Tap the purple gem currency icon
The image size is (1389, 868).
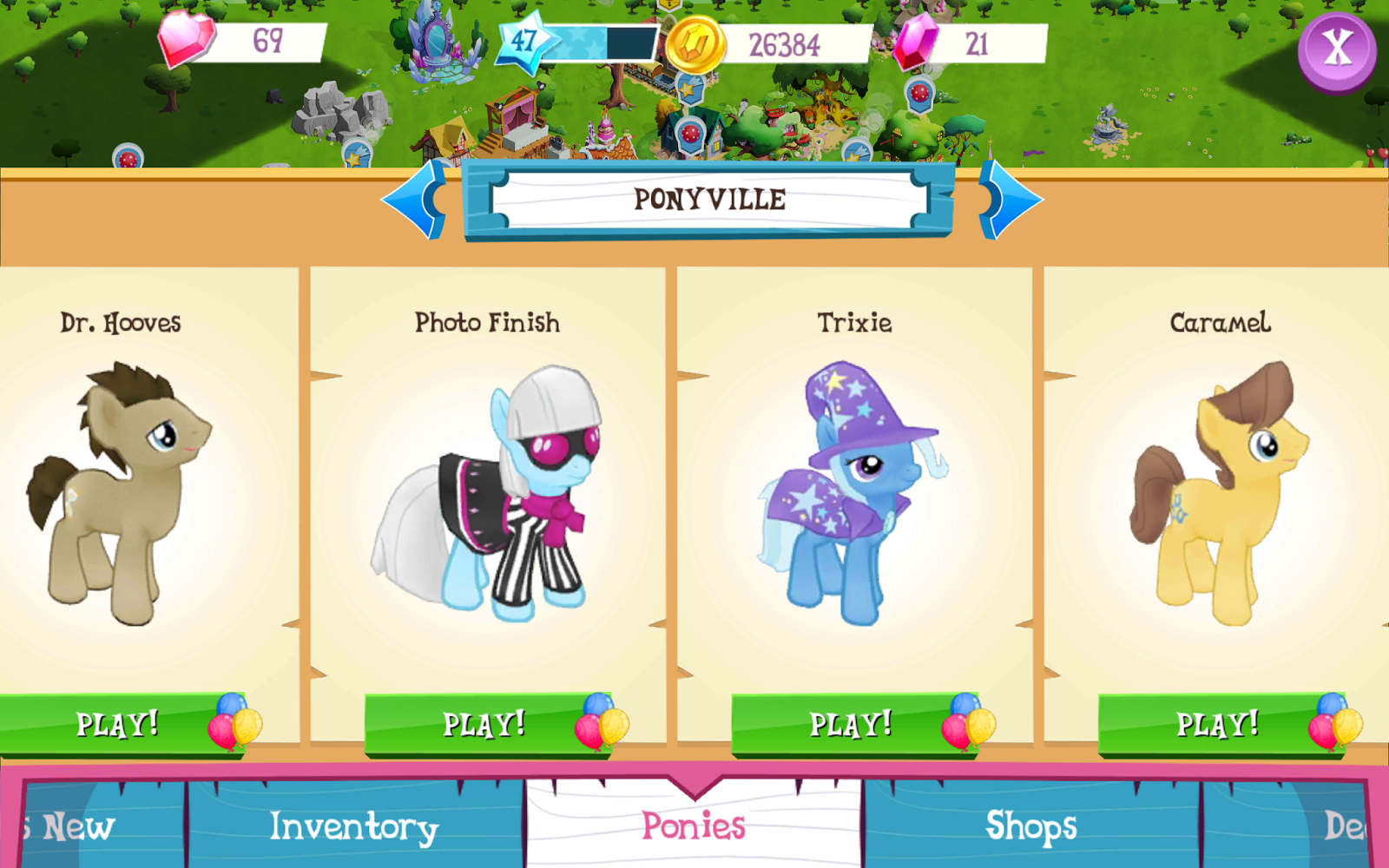[916, 41]
